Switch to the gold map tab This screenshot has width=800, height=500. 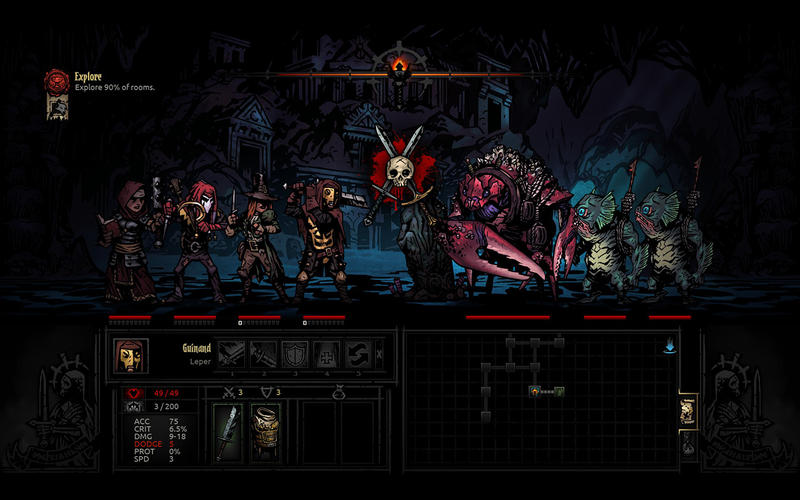(688, 410)
